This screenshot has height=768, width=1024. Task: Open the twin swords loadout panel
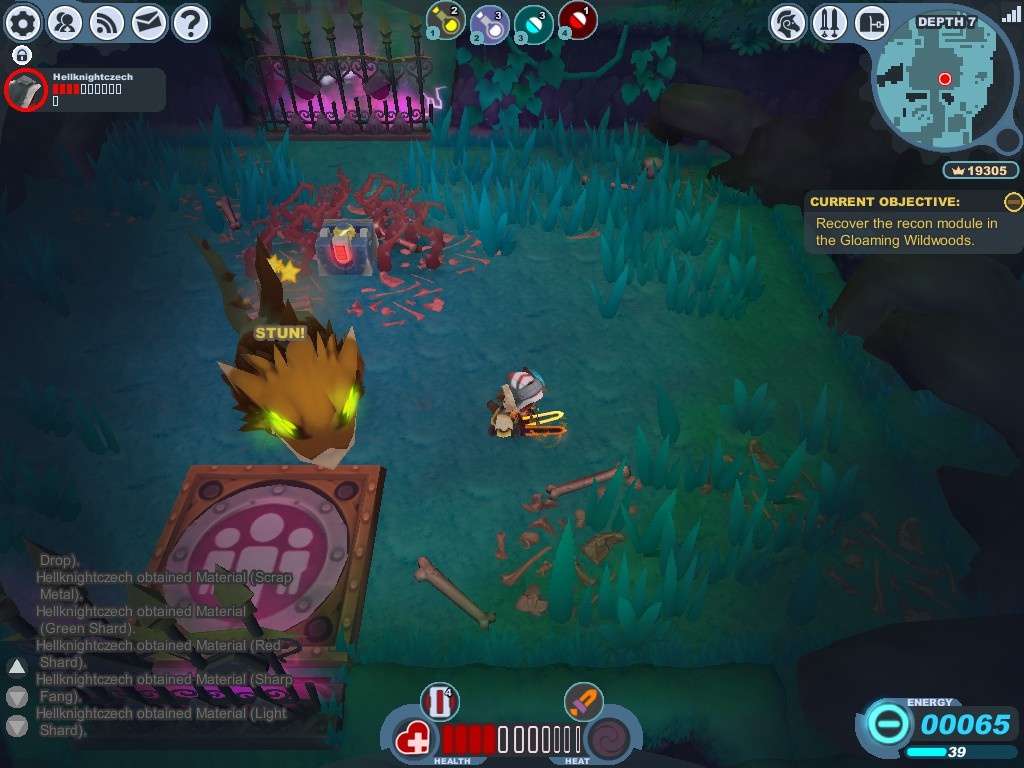click(x=831, y=22)
